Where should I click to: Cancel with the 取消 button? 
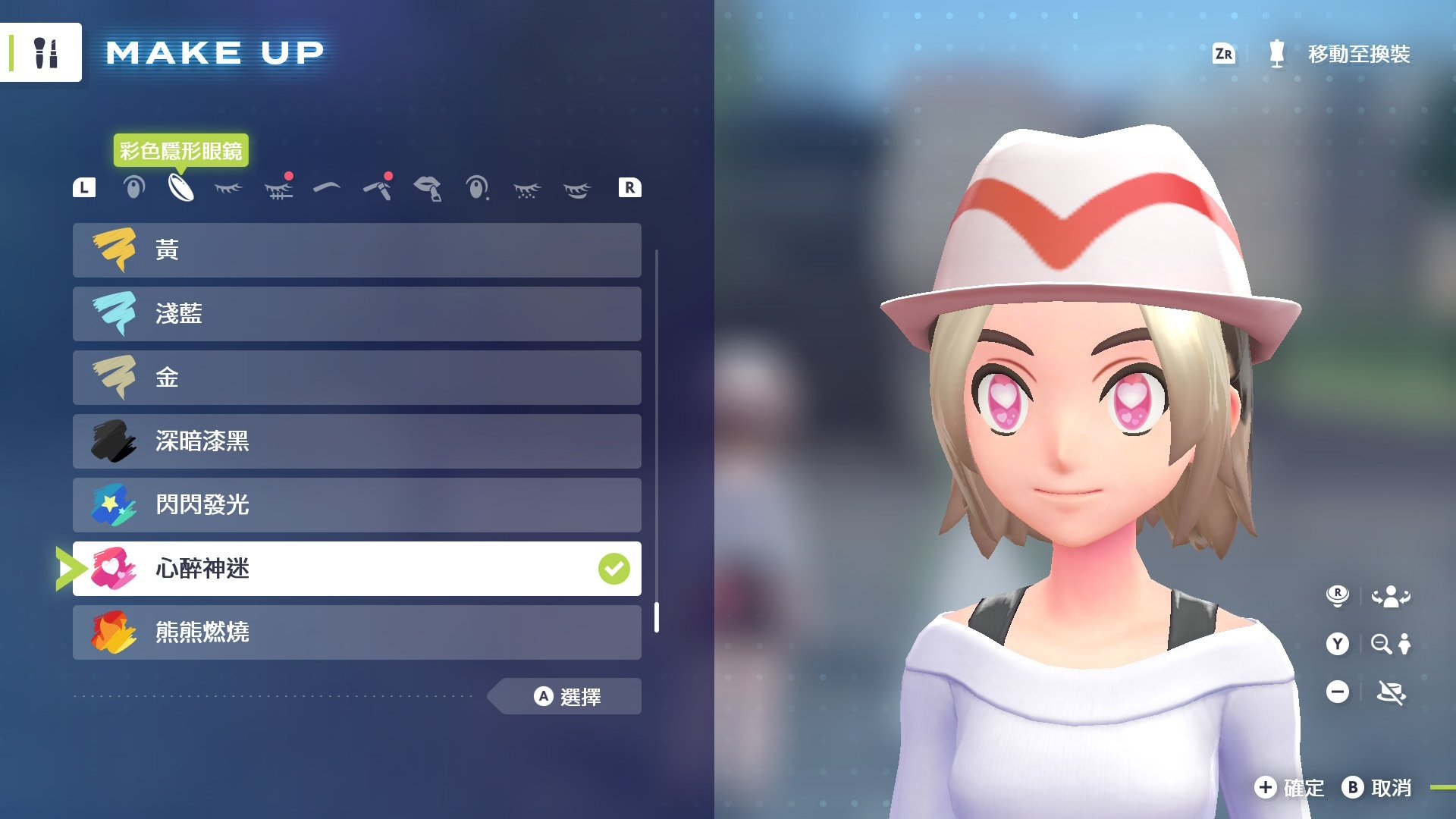(1377, 788)
